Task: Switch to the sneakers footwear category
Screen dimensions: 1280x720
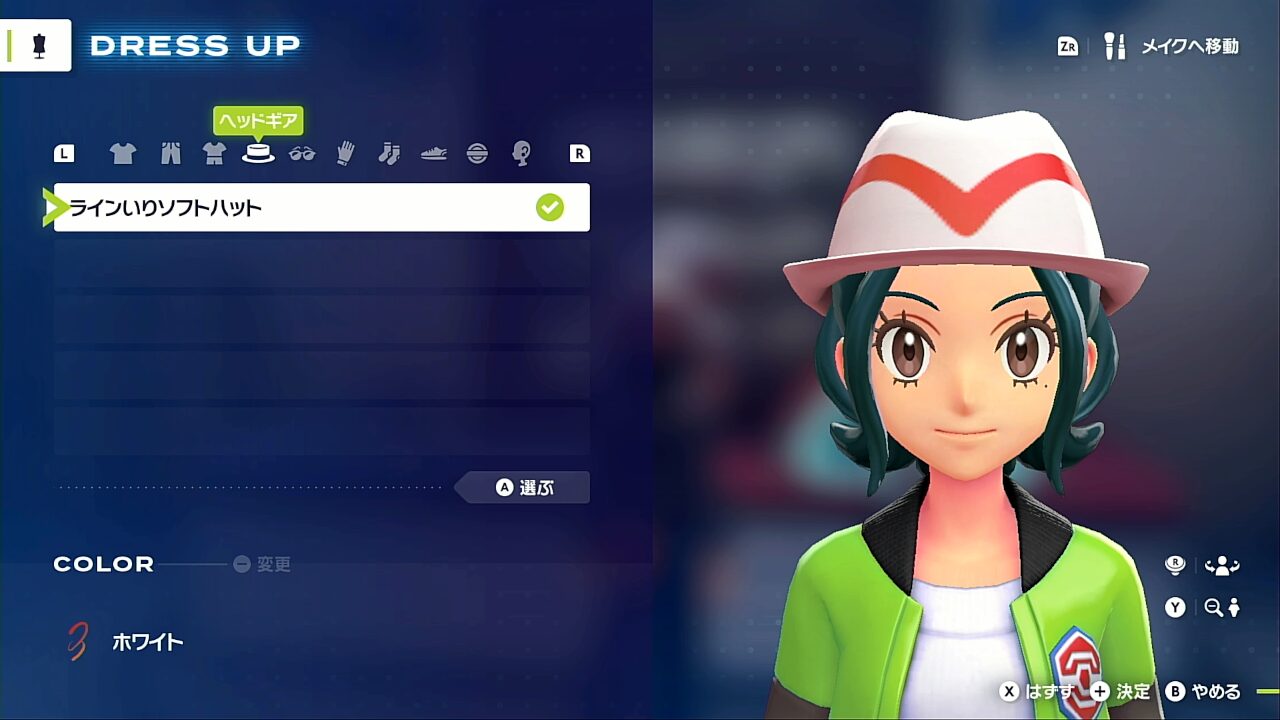Action: point(433,153)
